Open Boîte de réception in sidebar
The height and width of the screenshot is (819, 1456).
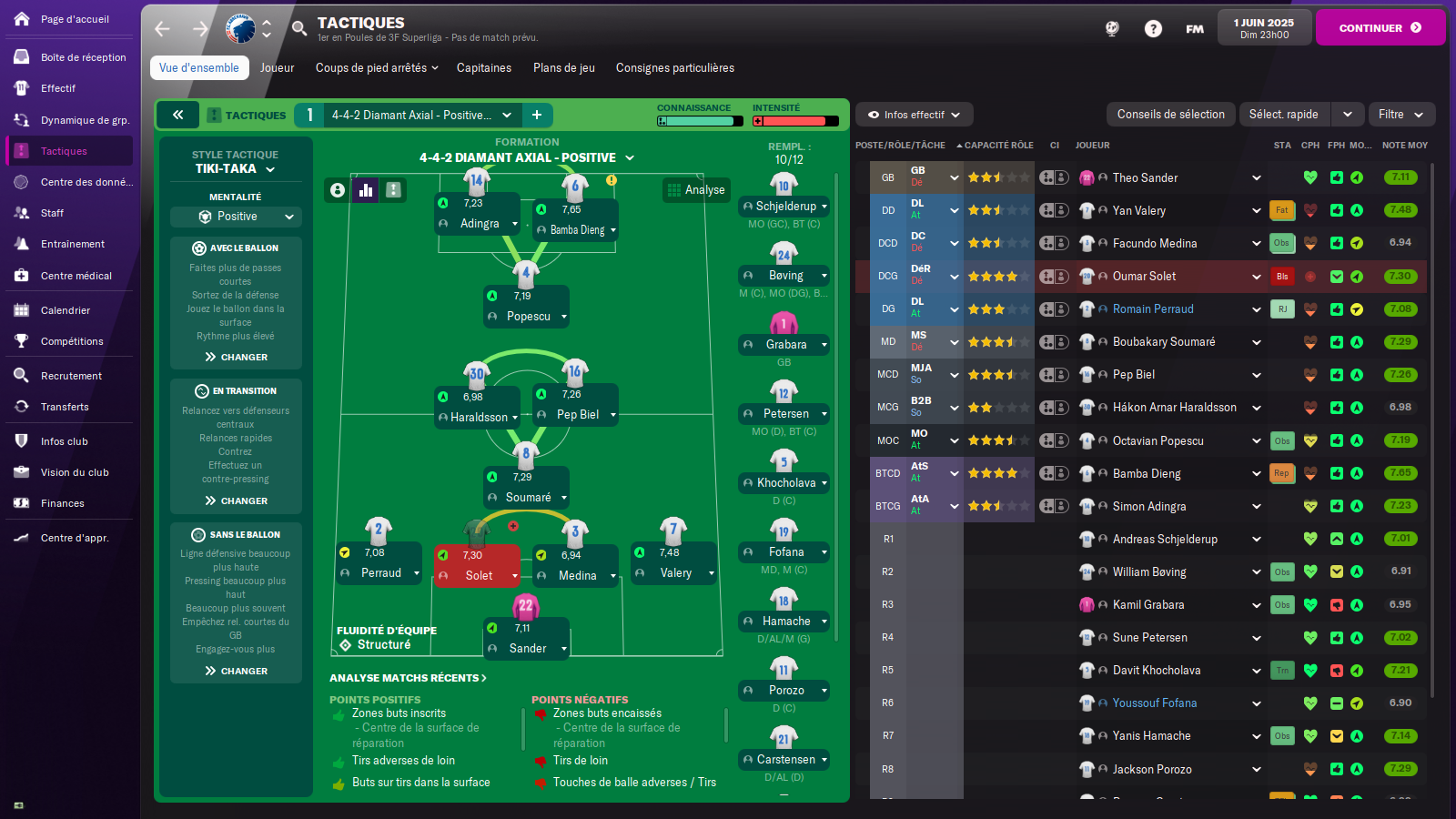pos(83,57)
